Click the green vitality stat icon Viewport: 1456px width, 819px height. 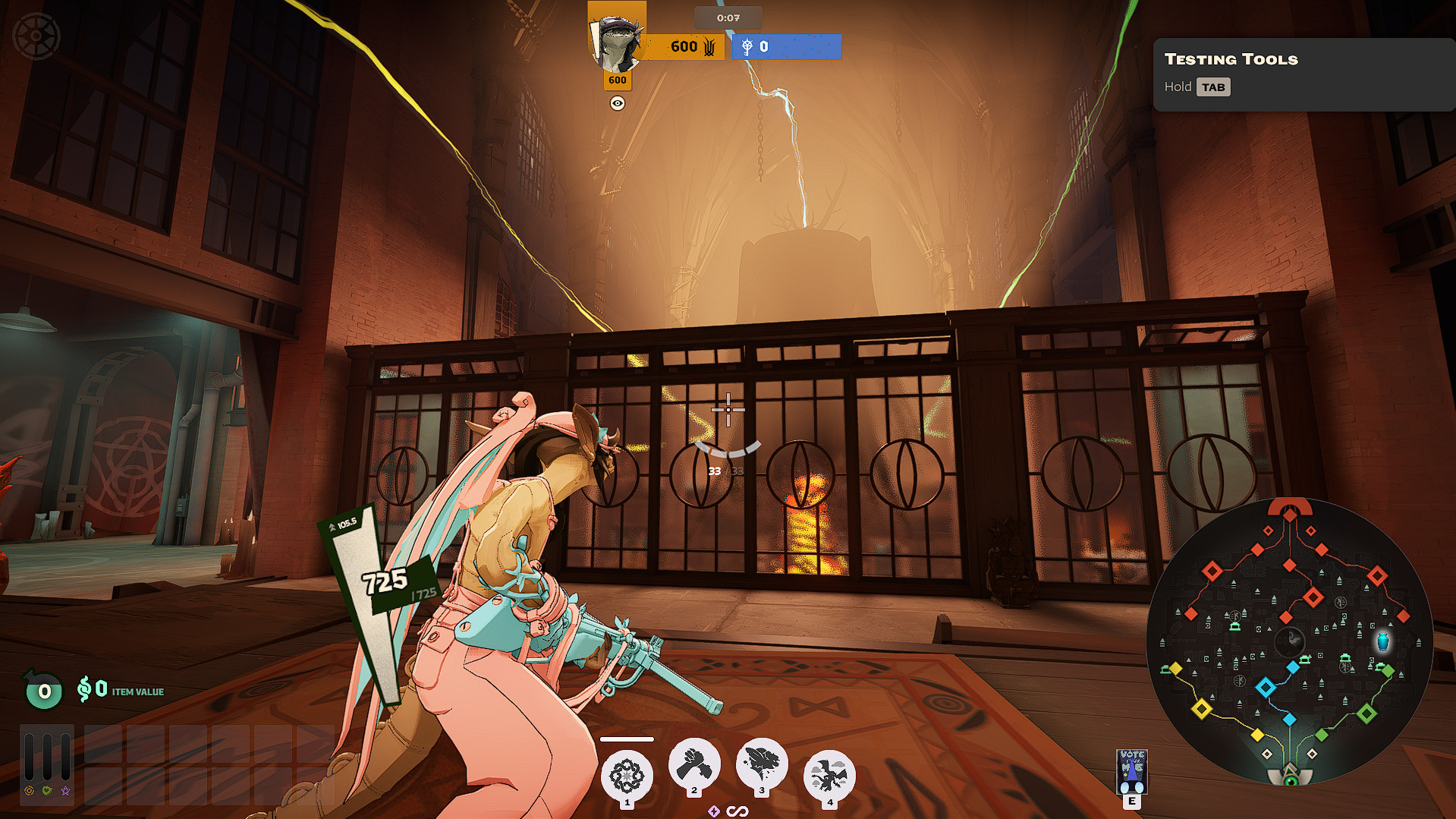click(47, 791)
